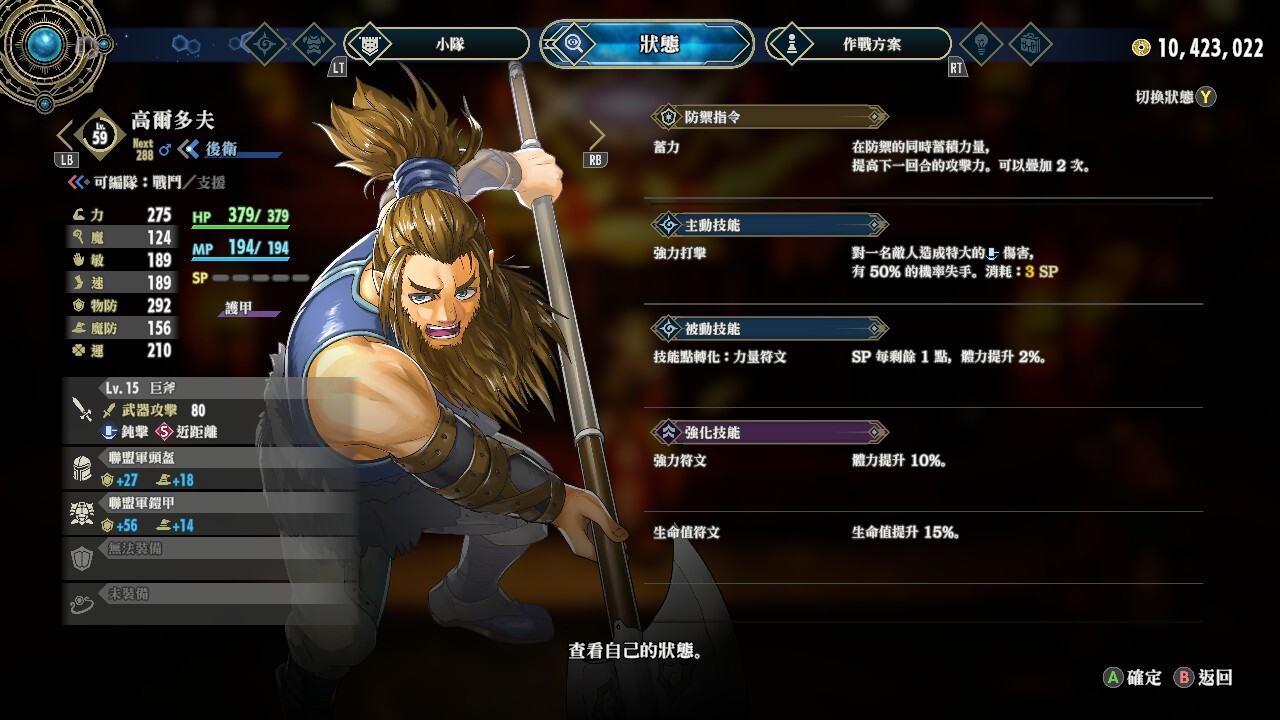This screenshot has height=720, width=1280.
Task: Open the 作戰方案 tab
Action: coord(859,44)
